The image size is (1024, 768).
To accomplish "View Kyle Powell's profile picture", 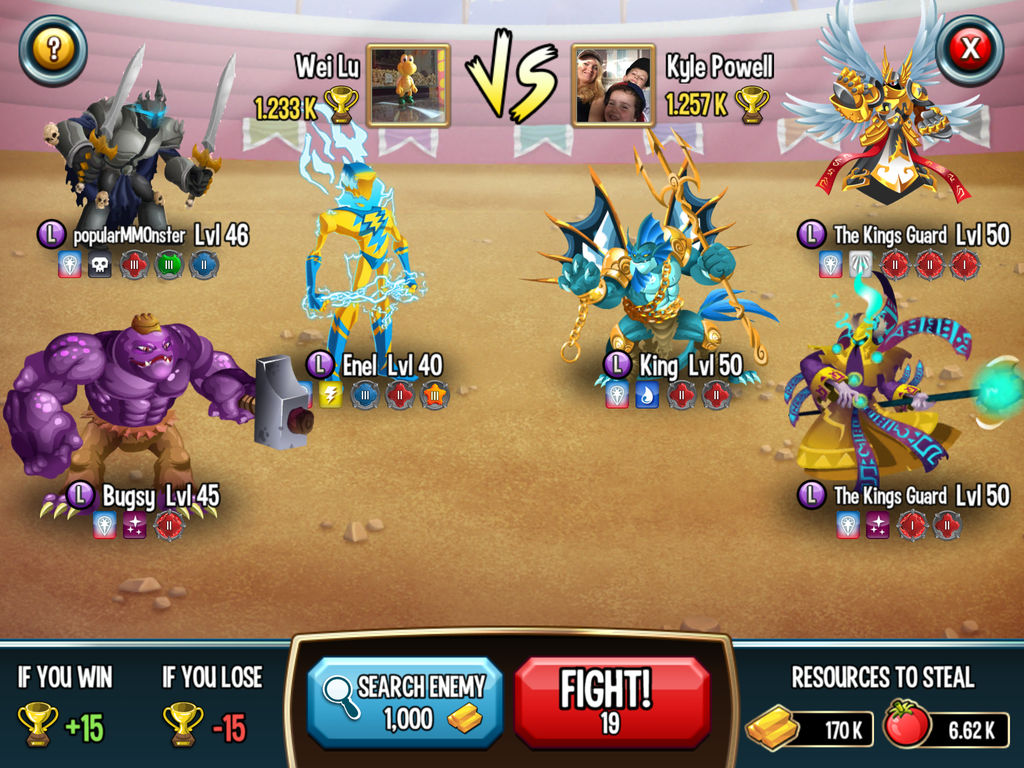I will tap(613, 85).
